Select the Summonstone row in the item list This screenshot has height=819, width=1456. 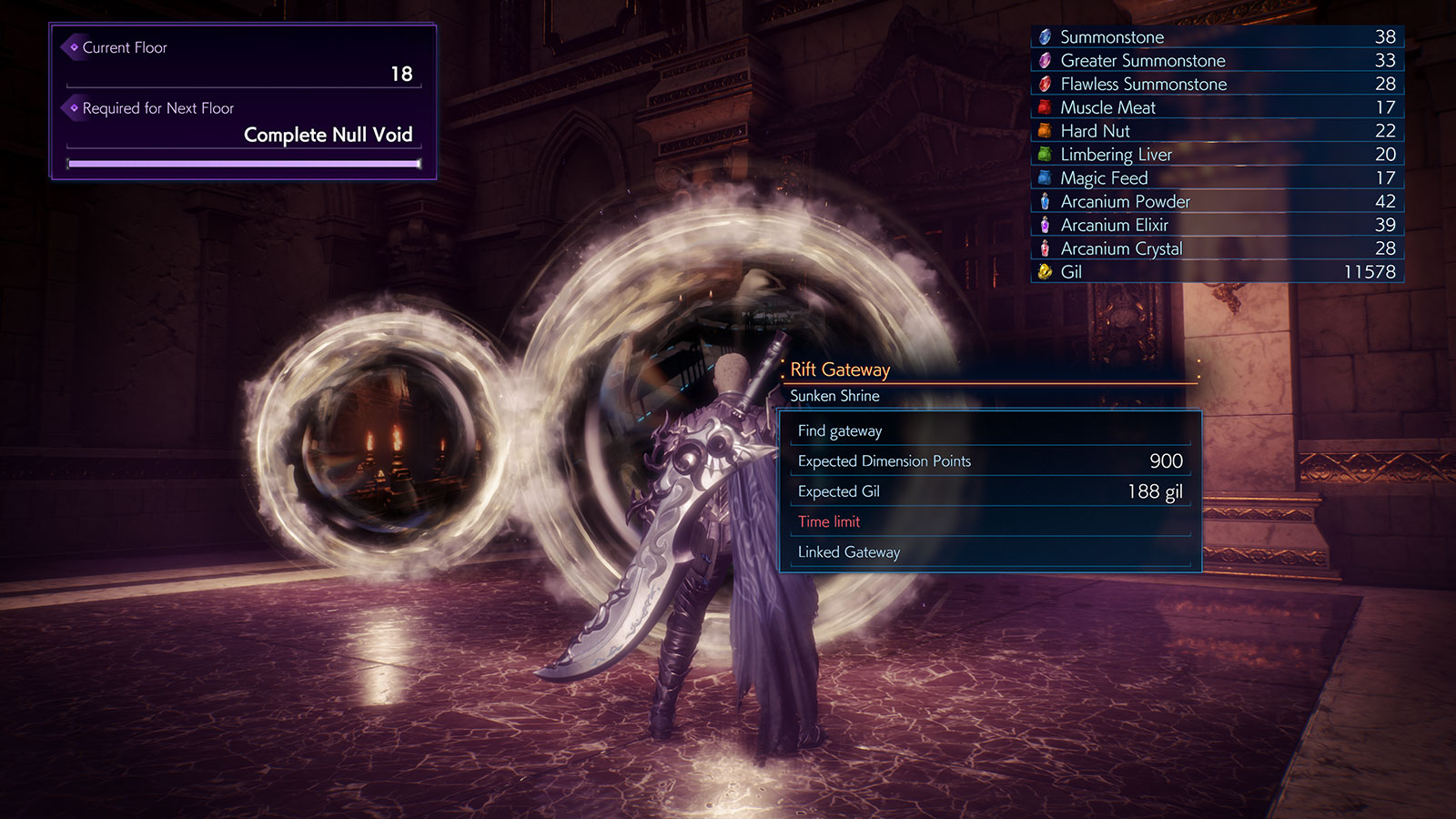click(x=1217, y=37)
